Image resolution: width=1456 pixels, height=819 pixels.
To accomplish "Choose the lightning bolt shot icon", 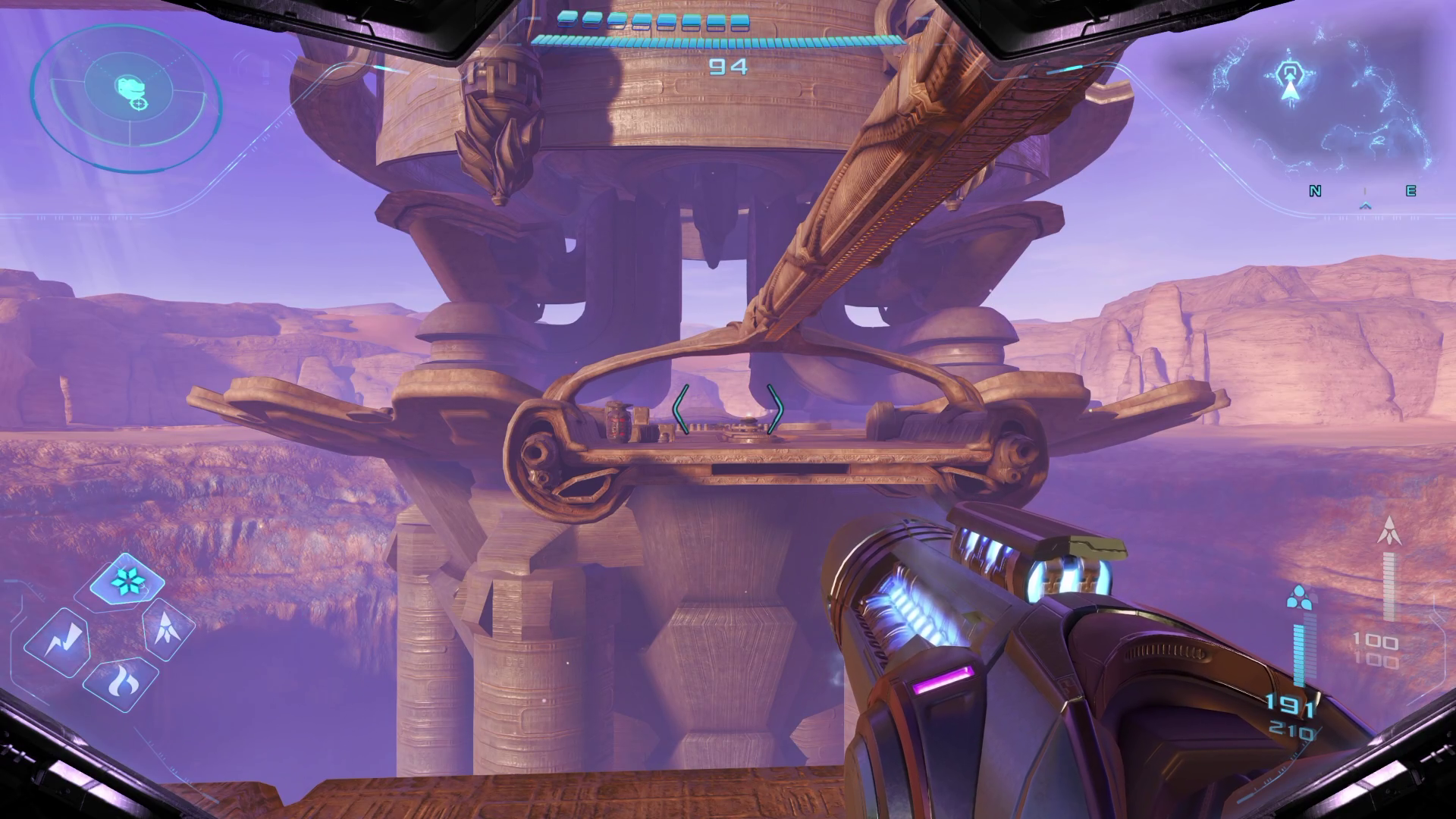I will [x=58, y=642].
